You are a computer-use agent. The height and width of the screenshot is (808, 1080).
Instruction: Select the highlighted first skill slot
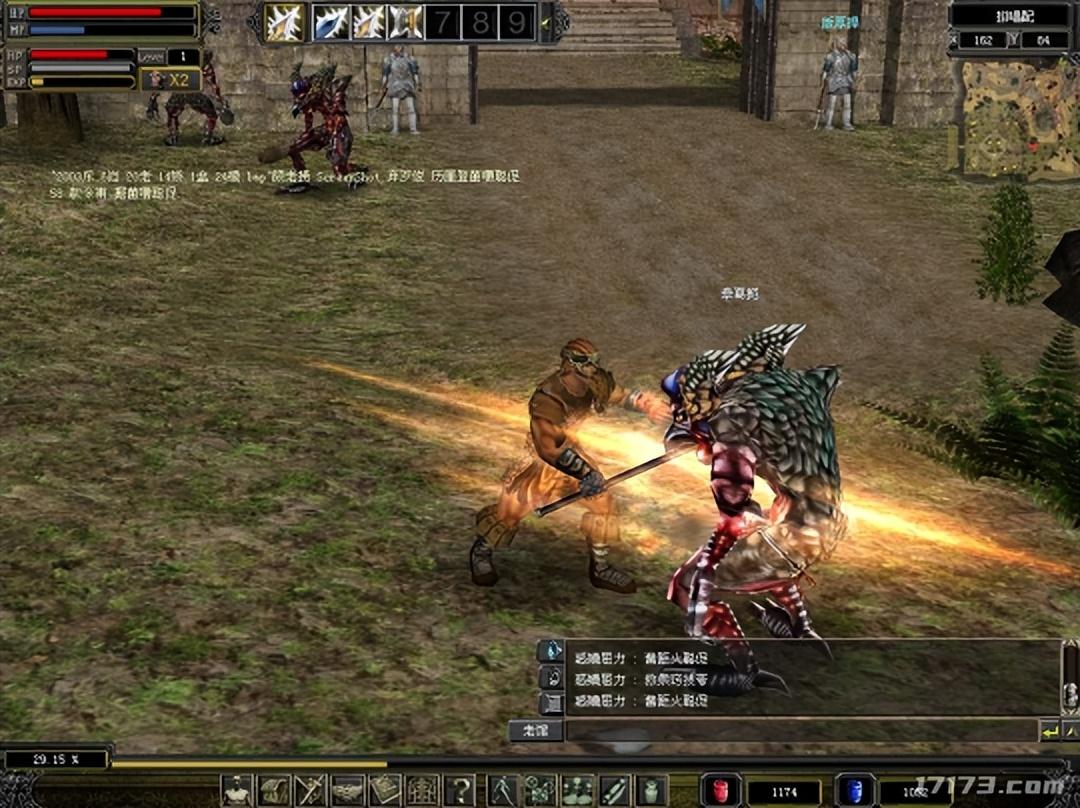(x=285, y=22)
